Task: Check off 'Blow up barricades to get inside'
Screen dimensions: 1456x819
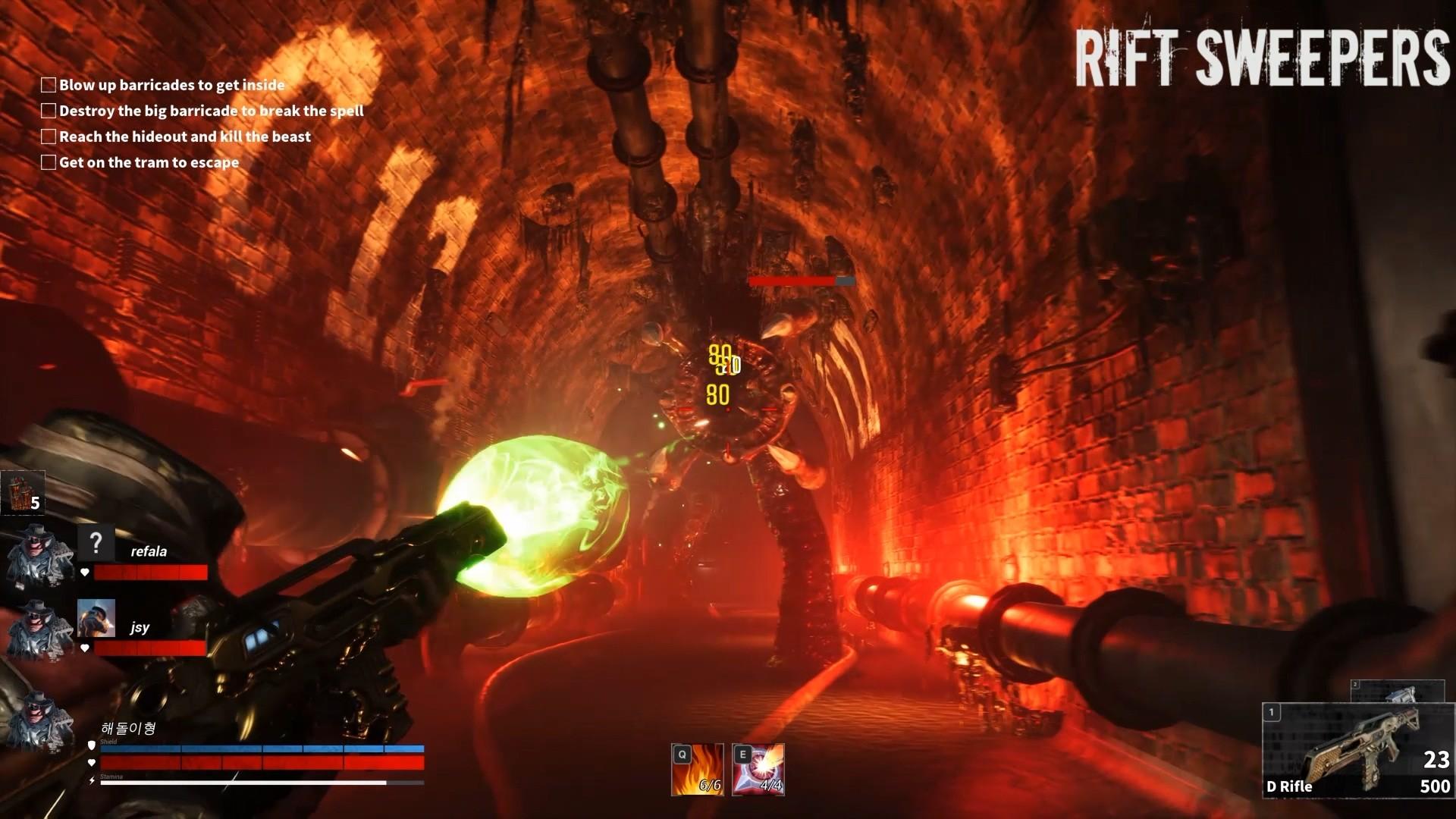Action: tap(48, 85)
